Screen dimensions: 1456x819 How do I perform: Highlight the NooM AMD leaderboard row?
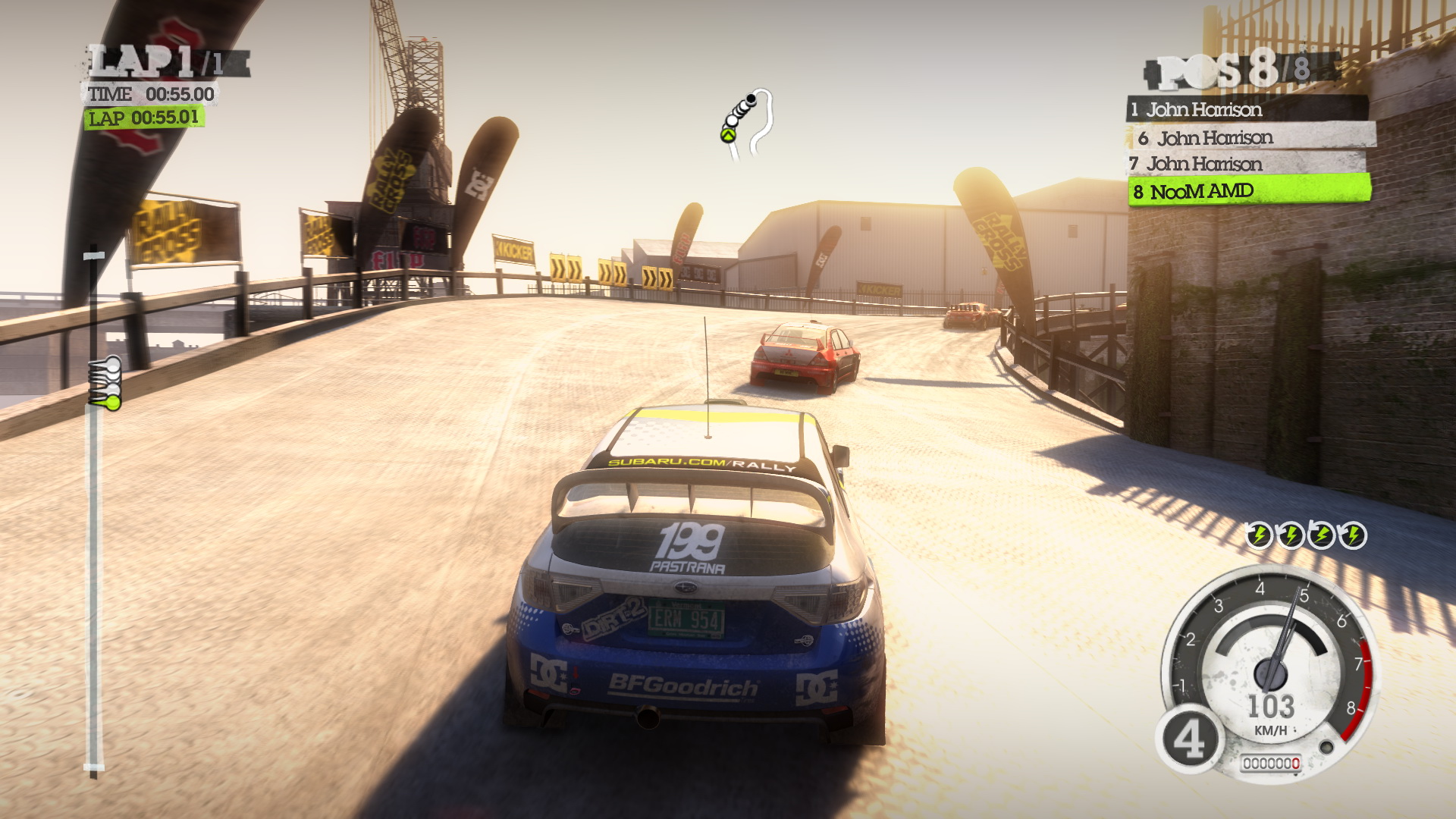(1250, 191)
